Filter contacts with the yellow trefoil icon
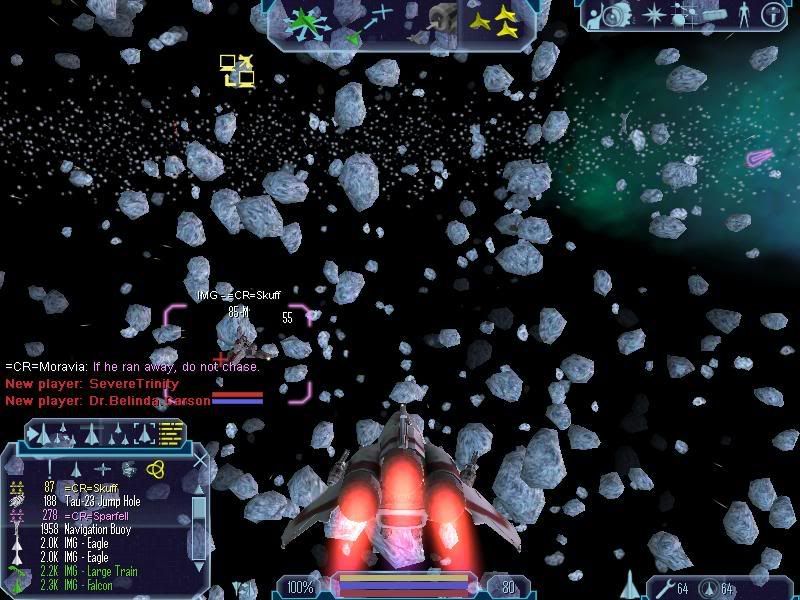 tap(156, 469)
